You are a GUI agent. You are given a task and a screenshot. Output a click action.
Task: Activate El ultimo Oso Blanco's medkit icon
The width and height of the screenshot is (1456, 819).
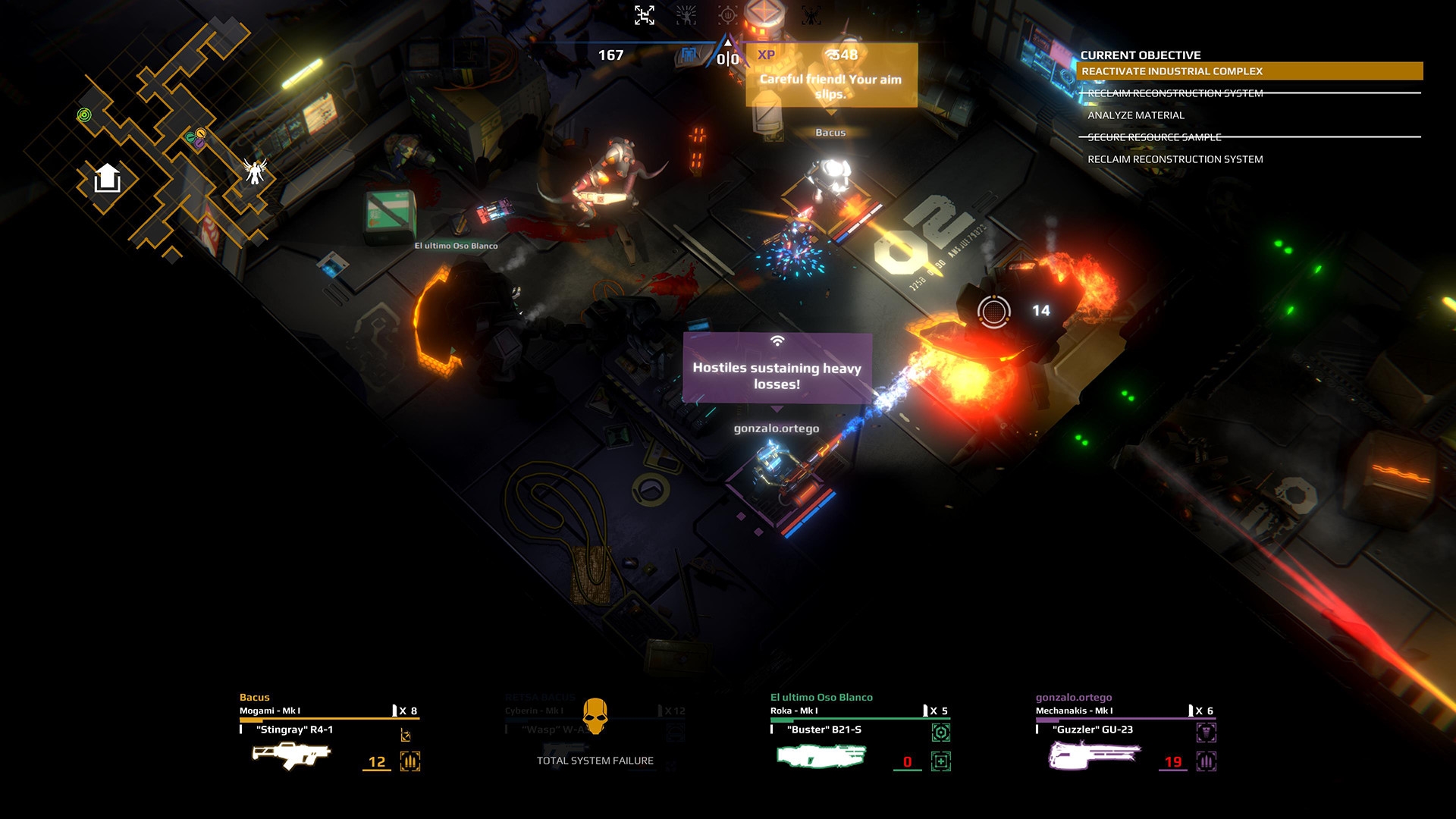[x=941, y=761]
